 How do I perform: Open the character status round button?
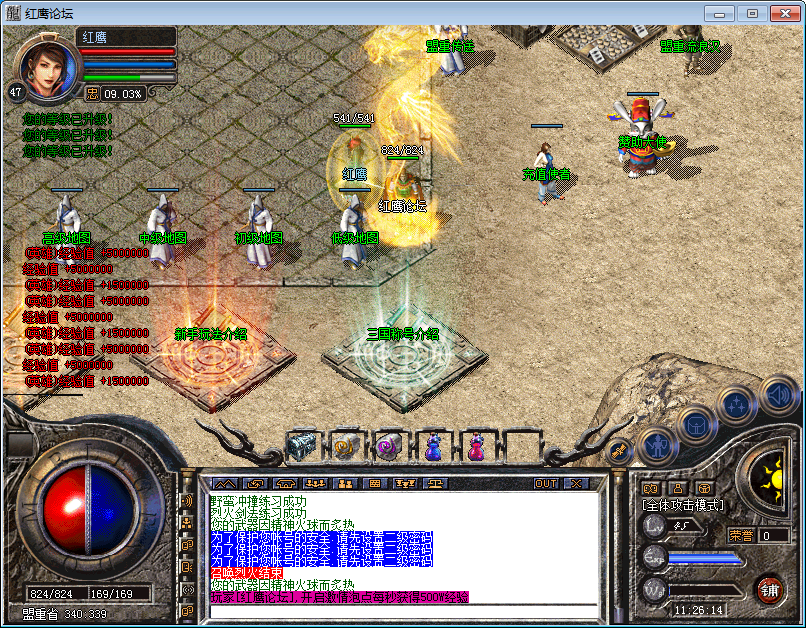click(656, 445)
